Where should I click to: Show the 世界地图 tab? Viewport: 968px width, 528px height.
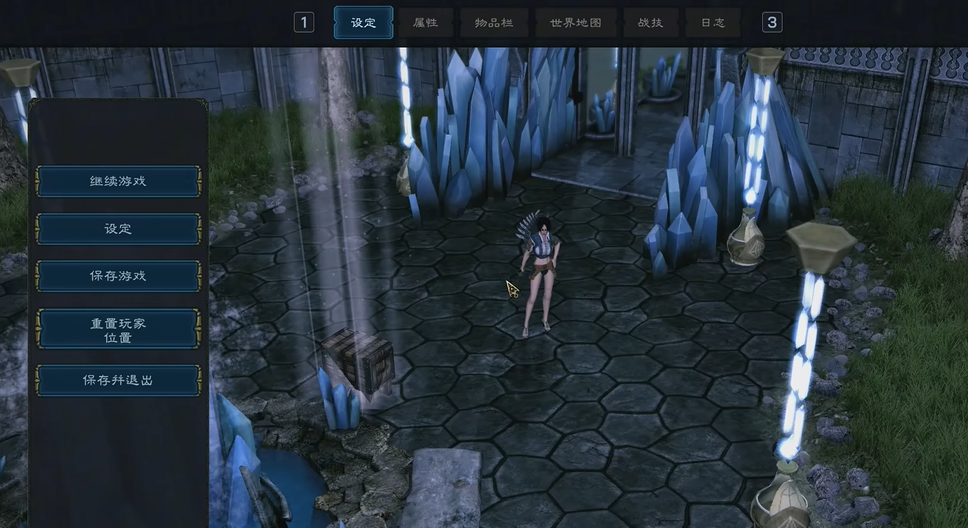[576, 22]
